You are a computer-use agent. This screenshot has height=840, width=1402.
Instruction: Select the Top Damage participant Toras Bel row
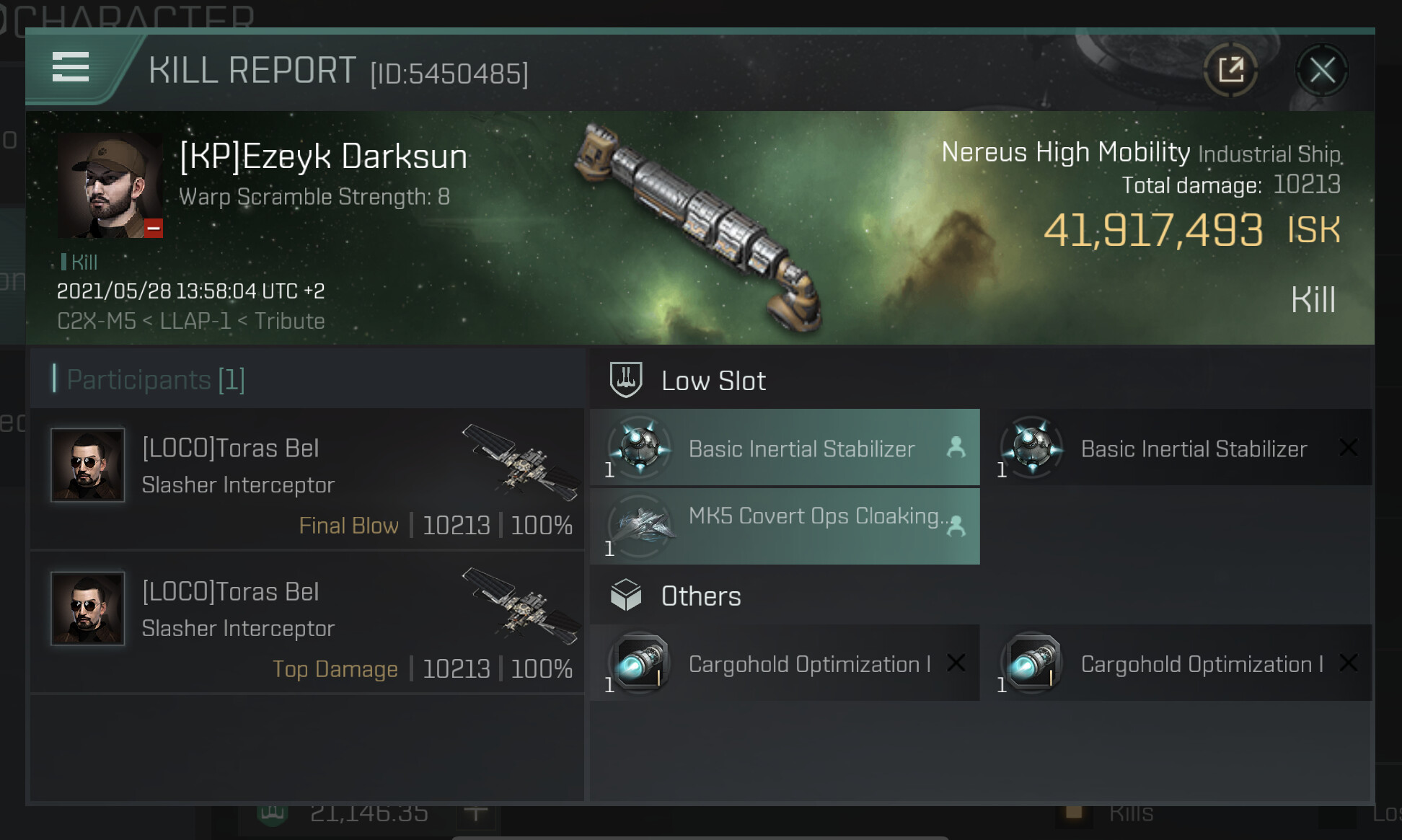(x=307, y=622)
